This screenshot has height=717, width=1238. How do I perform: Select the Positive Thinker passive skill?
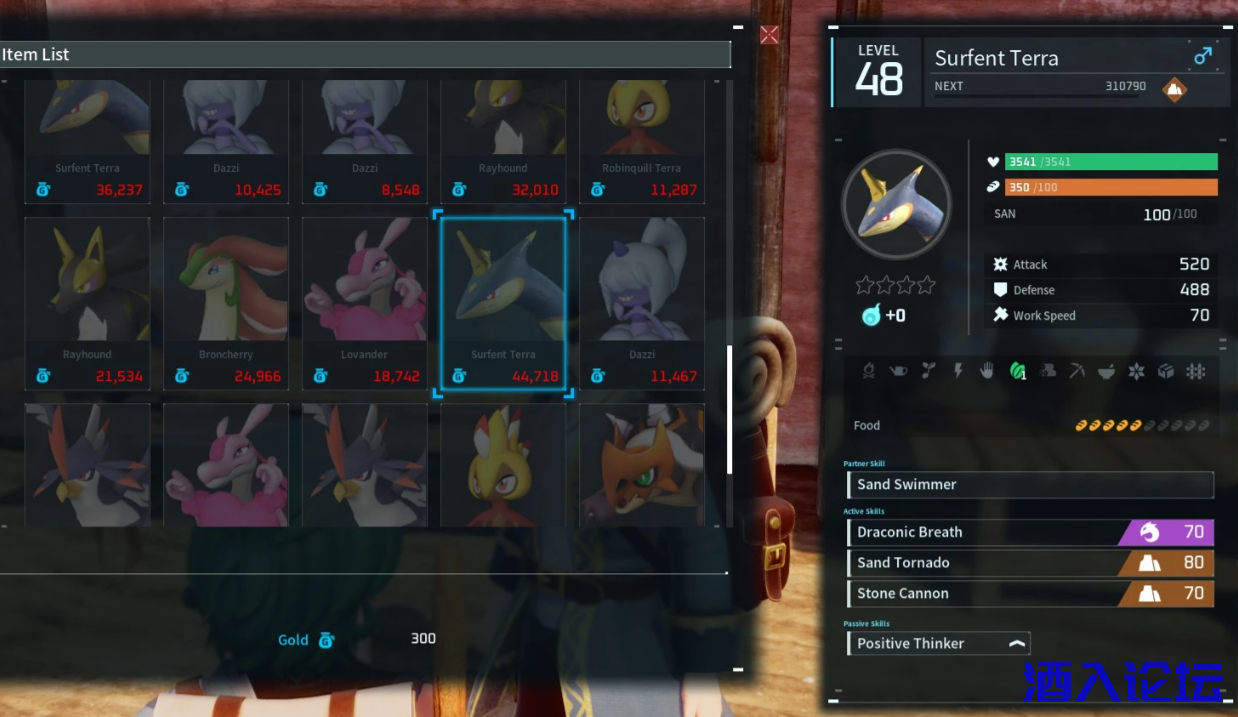938,644
